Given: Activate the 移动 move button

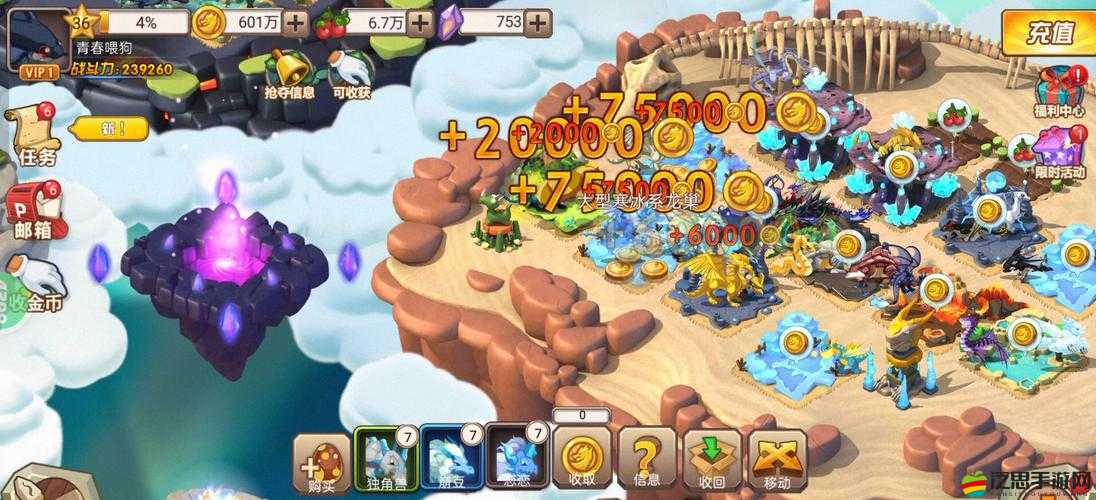Looking at the screenshot, I should point(778,460).
